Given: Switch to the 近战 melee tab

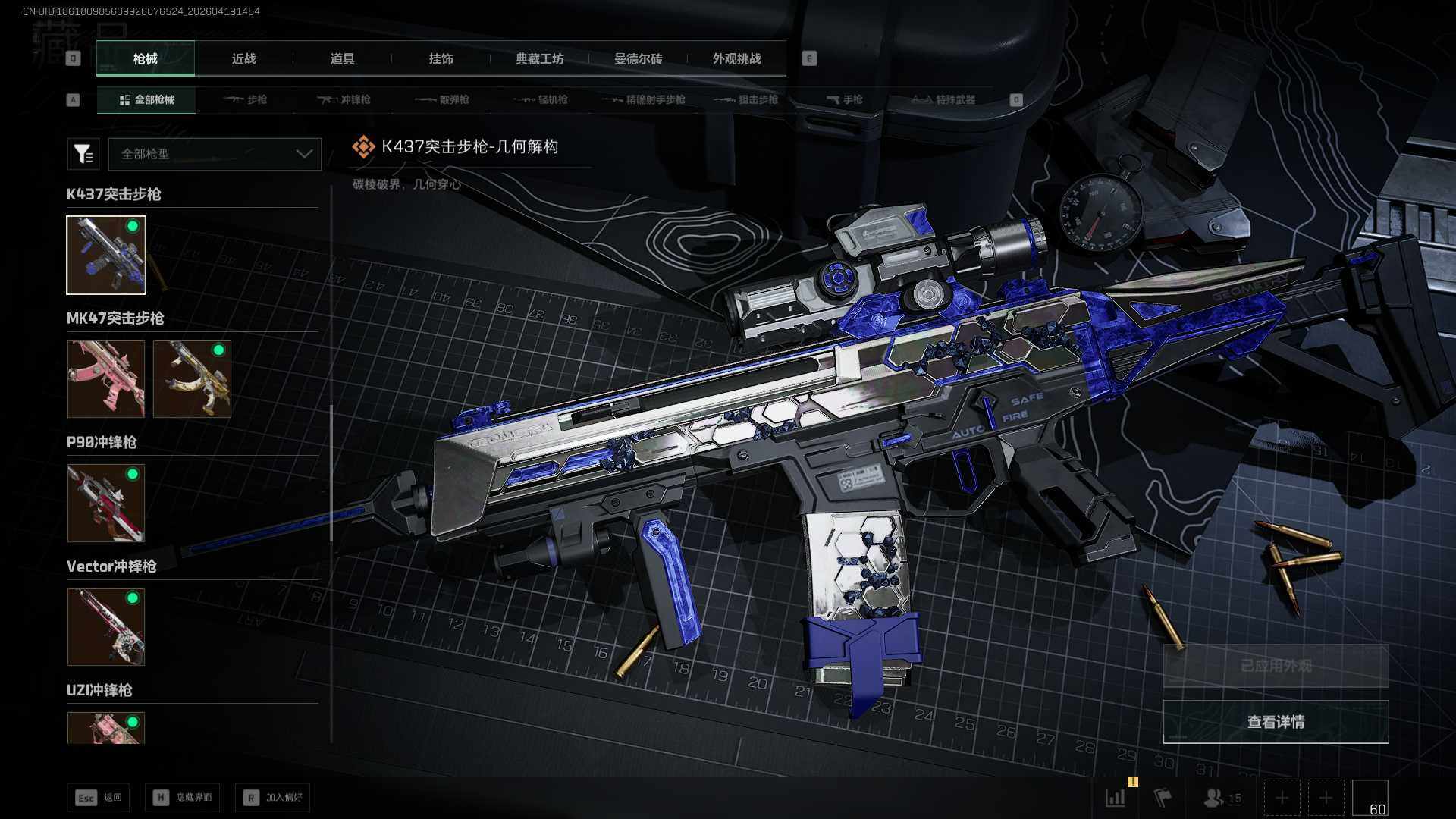Looking at the screenshot, I should point(243,58).
